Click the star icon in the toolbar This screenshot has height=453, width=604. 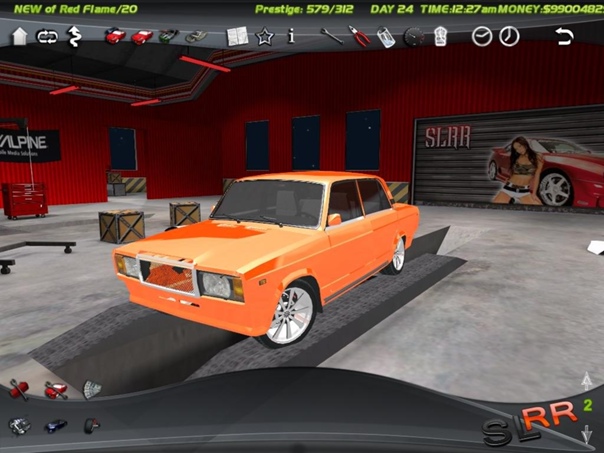pos(264,37)
